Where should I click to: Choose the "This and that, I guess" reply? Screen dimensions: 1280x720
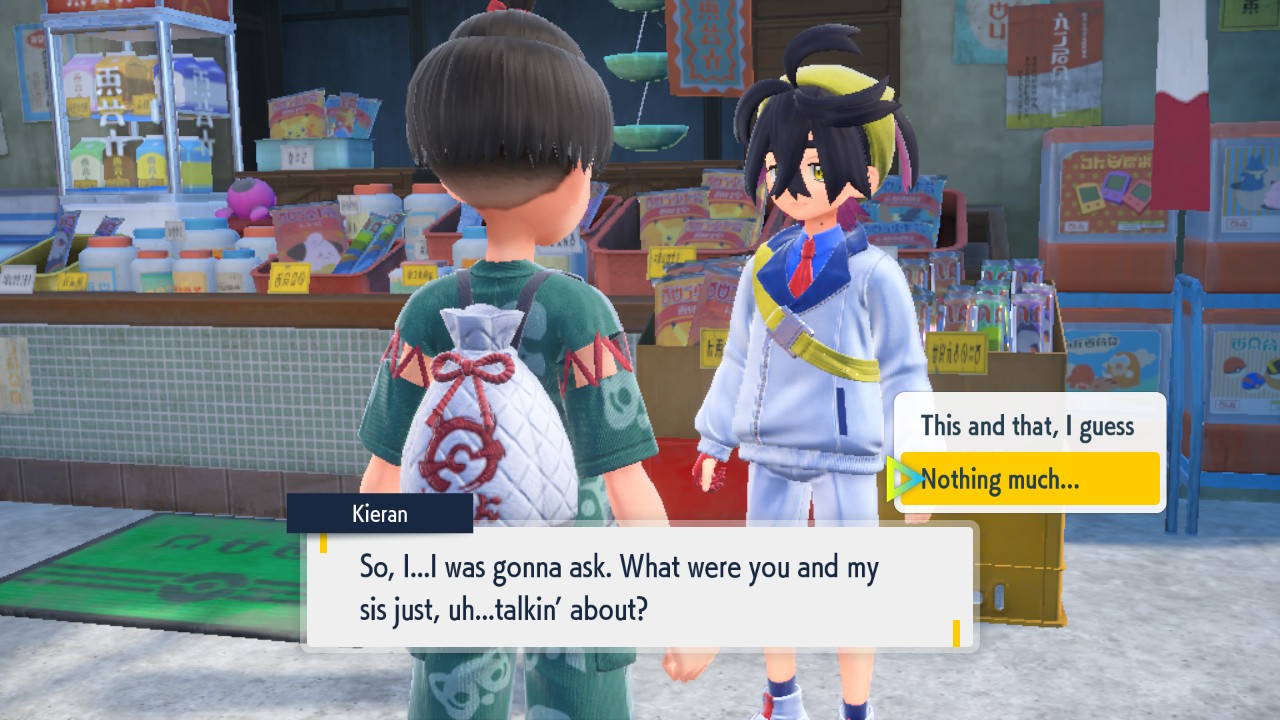tap(1027, 426)
